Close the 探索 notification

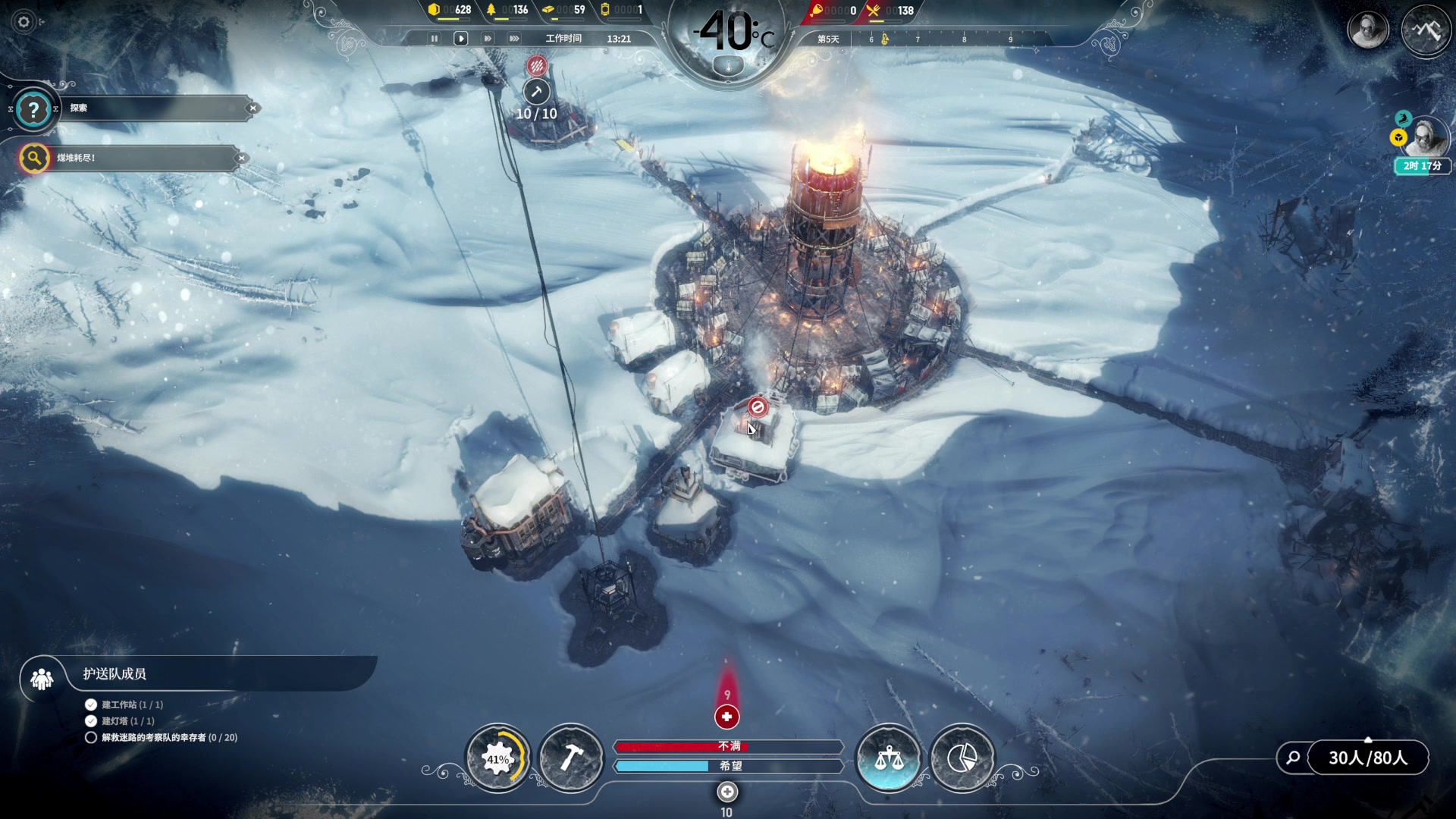pos(253,108)
